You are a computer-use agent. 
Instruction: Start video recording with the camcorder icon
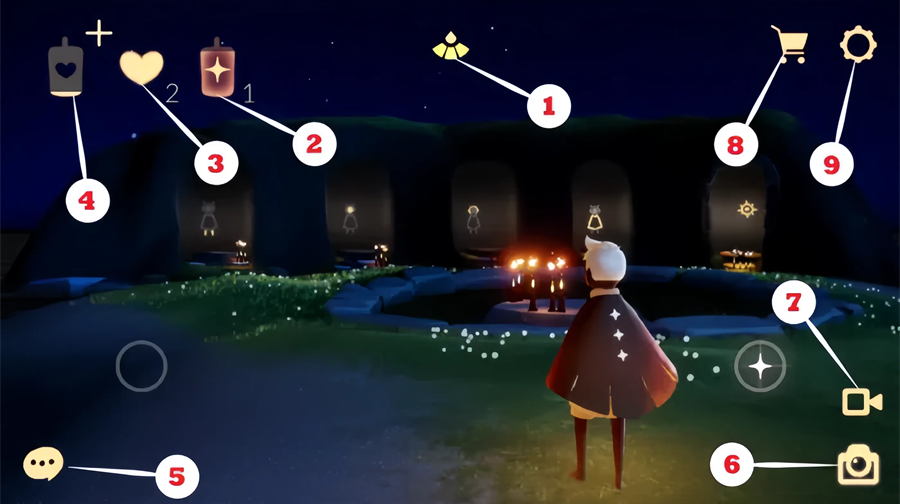click(x=861, y=401)
